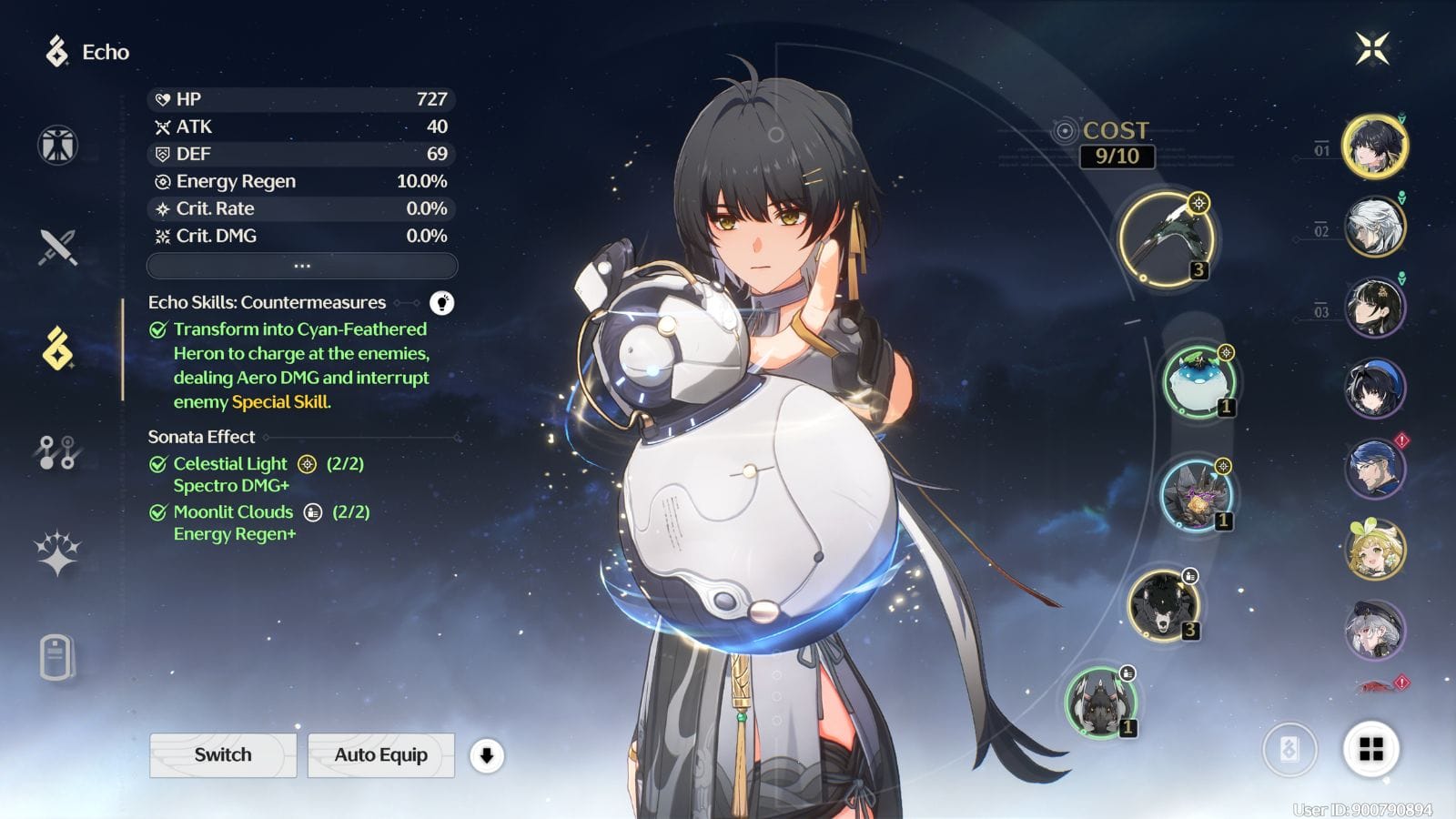Expand the stats list with the ellipsis bar
1456x819 pixels.
302,266
